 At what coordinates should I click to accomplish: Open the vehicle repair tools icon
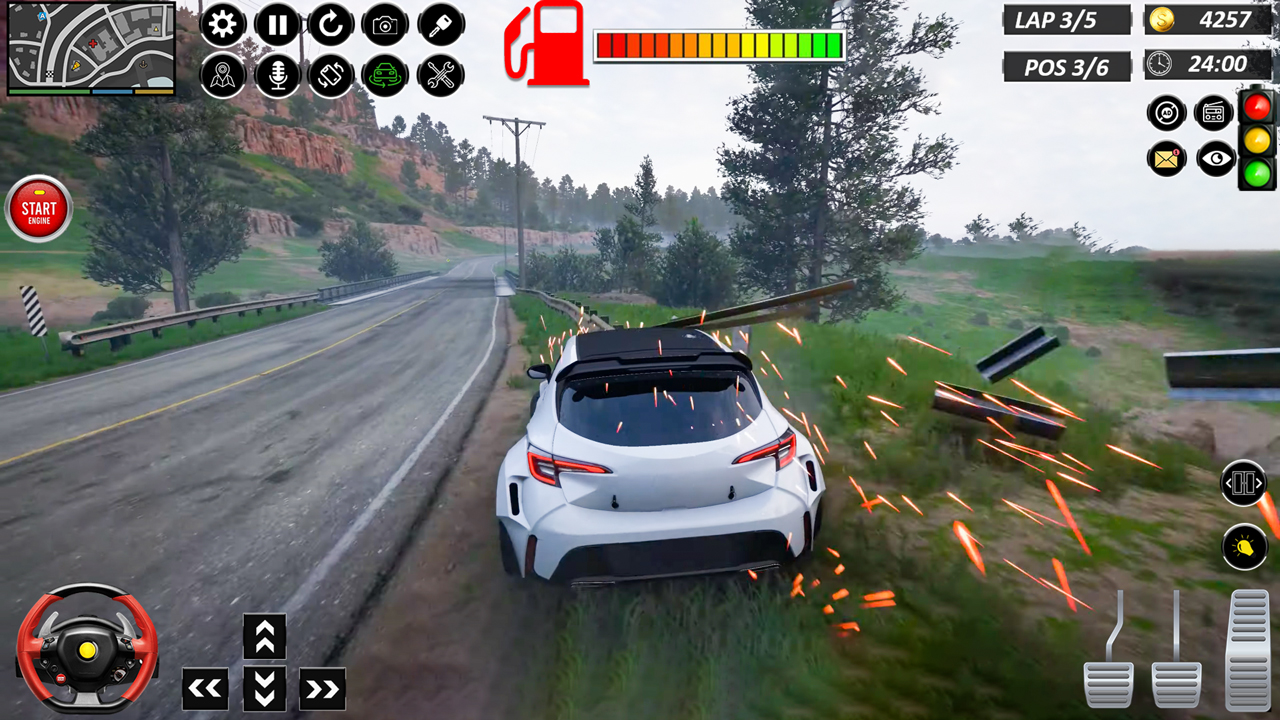(x=440, y=74)
